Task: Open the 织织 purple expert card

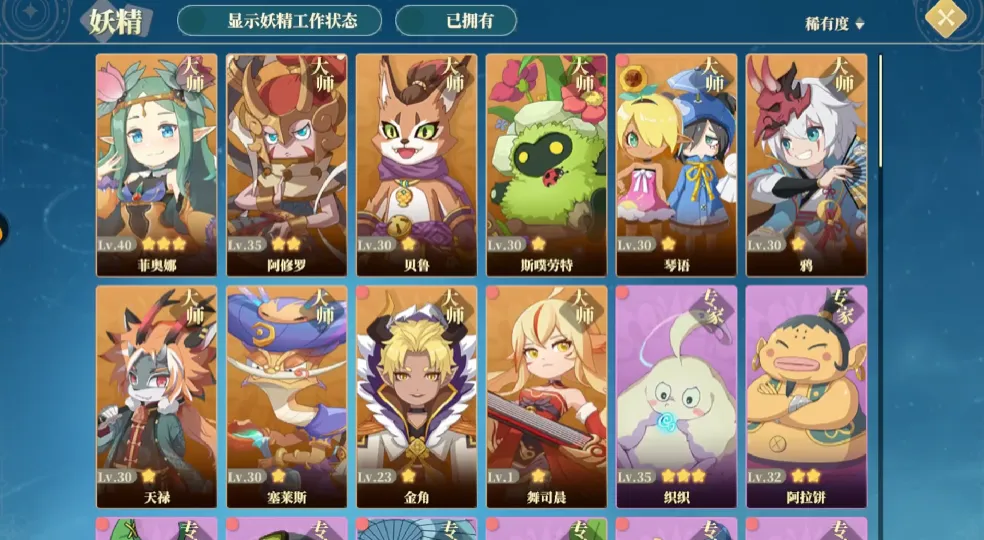Action: click(676, 397)
